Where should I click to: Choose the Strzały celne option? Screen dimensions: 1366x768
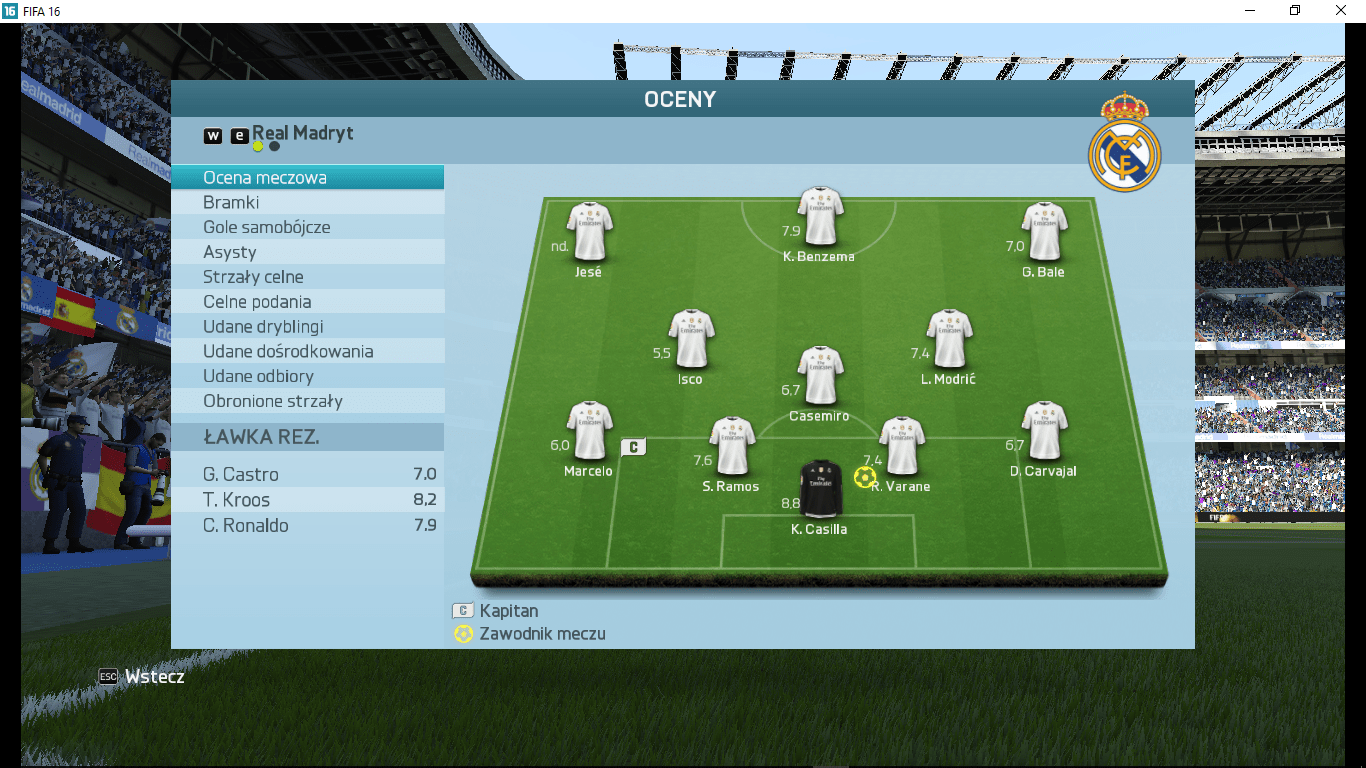pyautogui.click(x=307, y=277)
